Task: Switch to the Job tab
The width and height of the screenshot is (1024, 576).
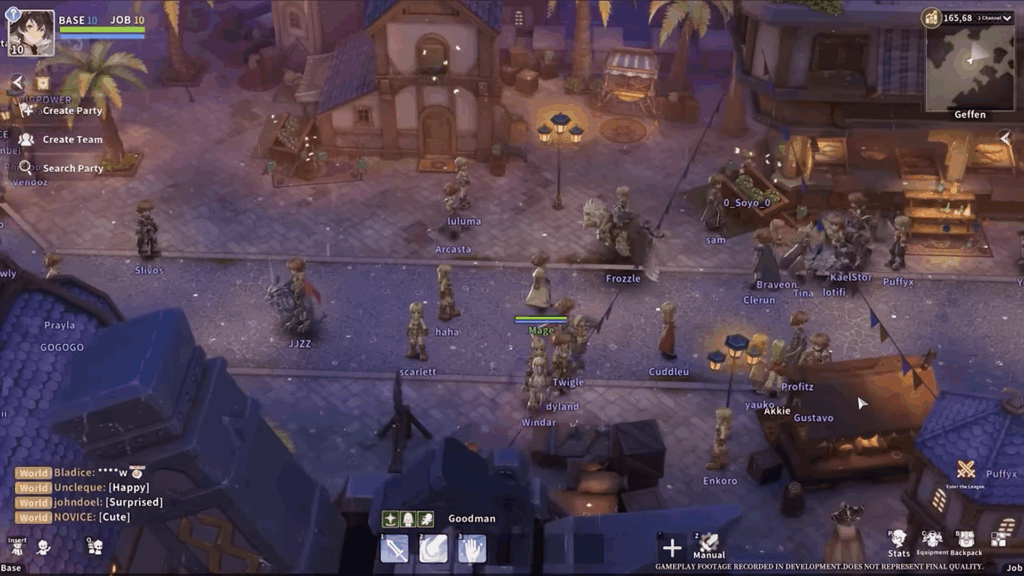Action: point(1013,567)
